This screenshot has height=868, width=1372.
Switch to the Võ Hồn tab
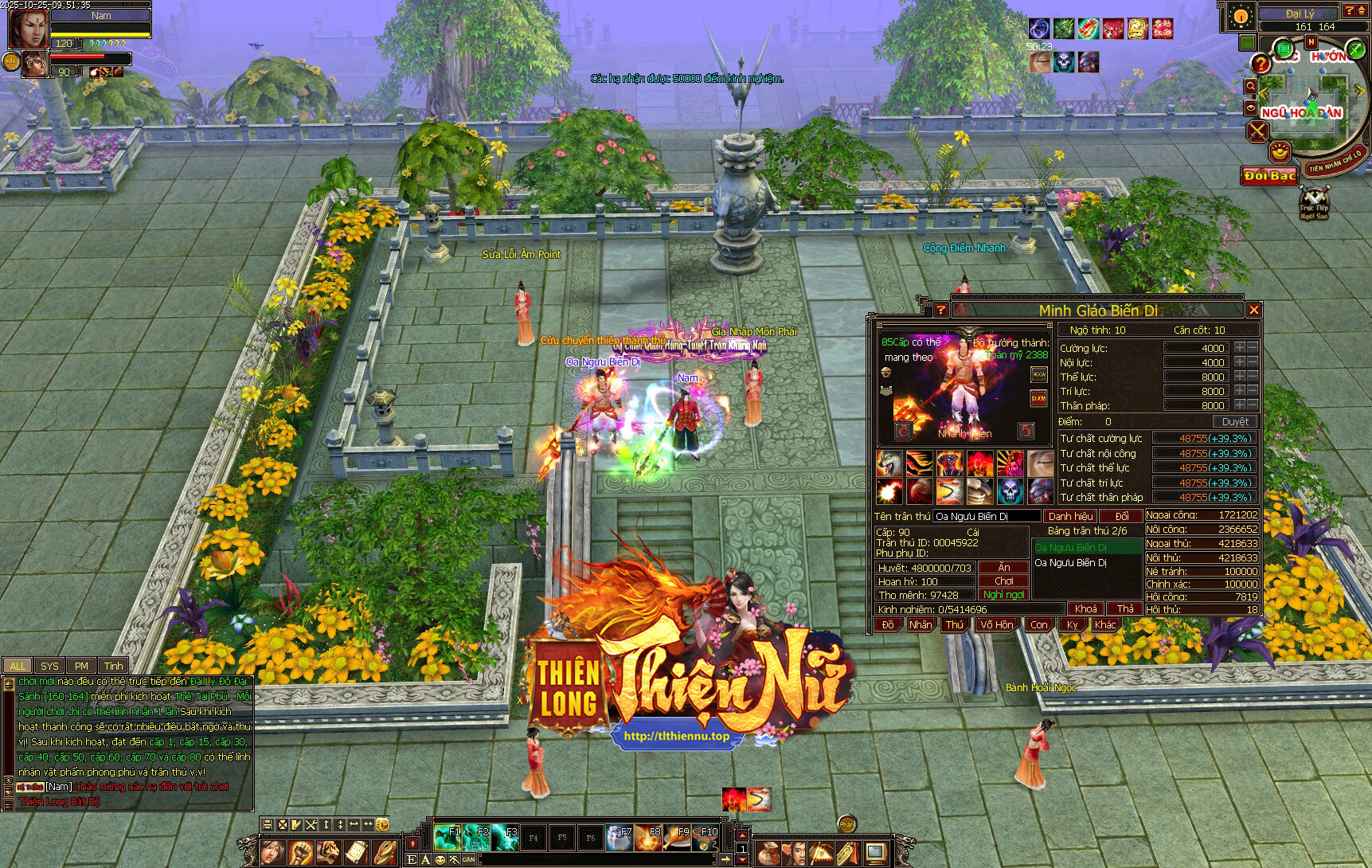tap(996, 625)
